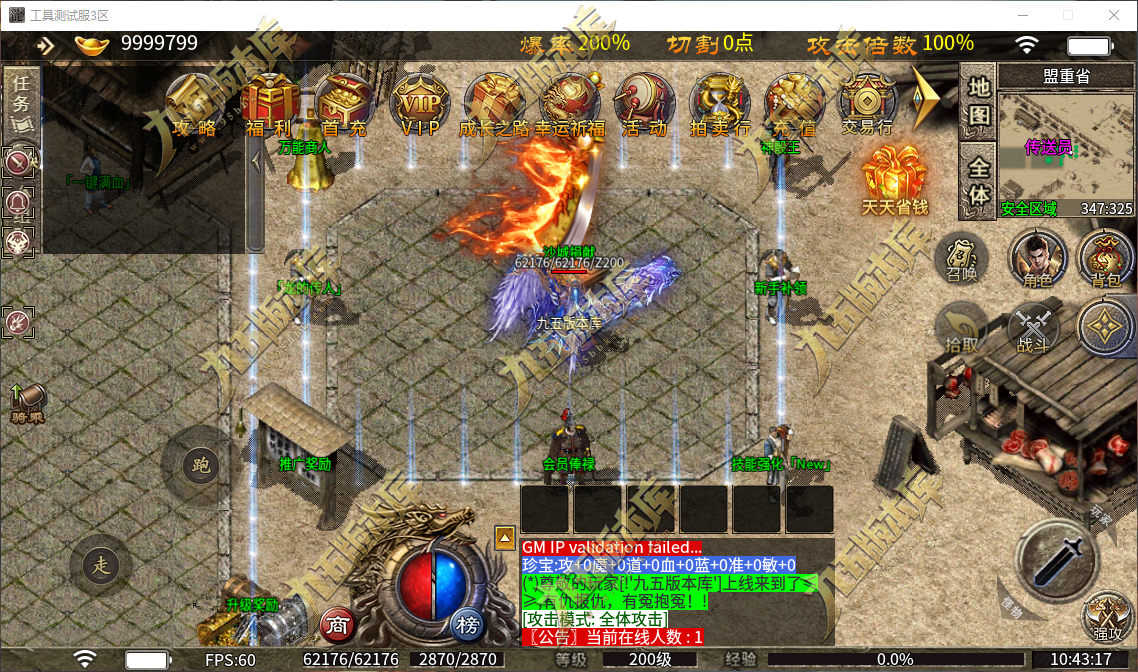This screenshot has width=1138, height=672.
Task: Select the 跑 run movement mode
Action: tap(201, 465)
